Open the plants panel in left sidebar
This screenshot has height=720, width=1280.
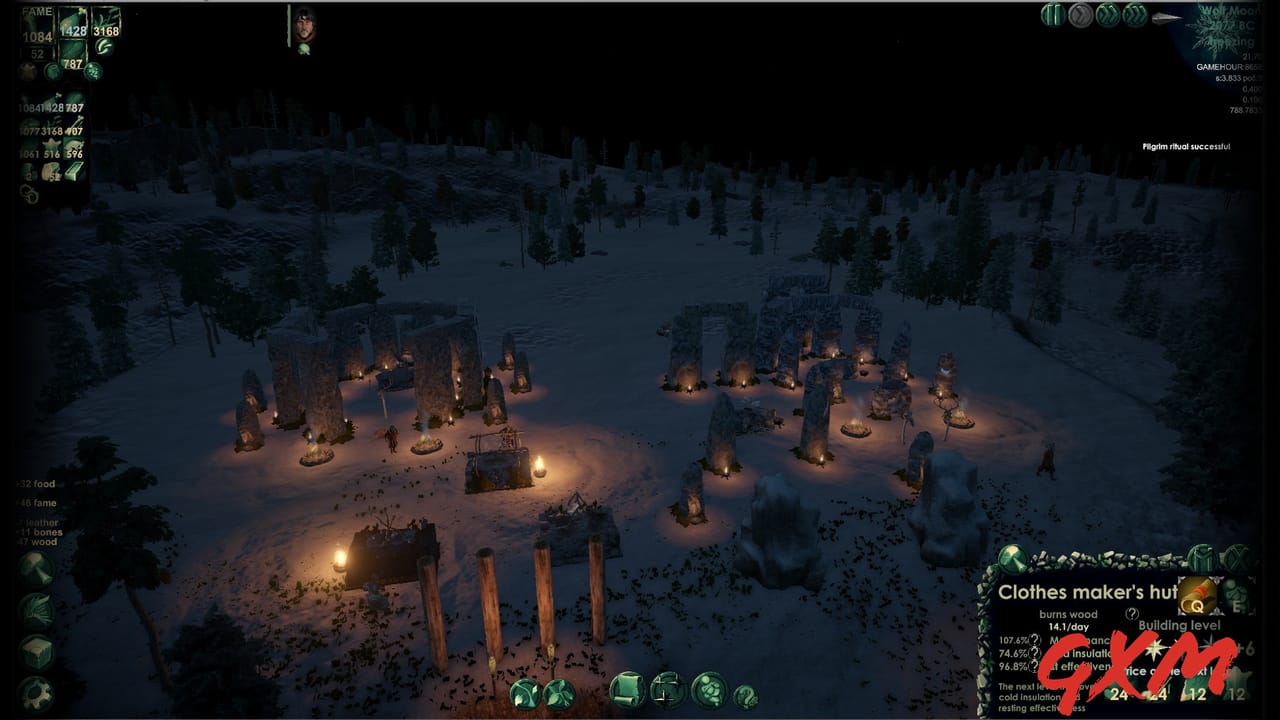(36, 608)
